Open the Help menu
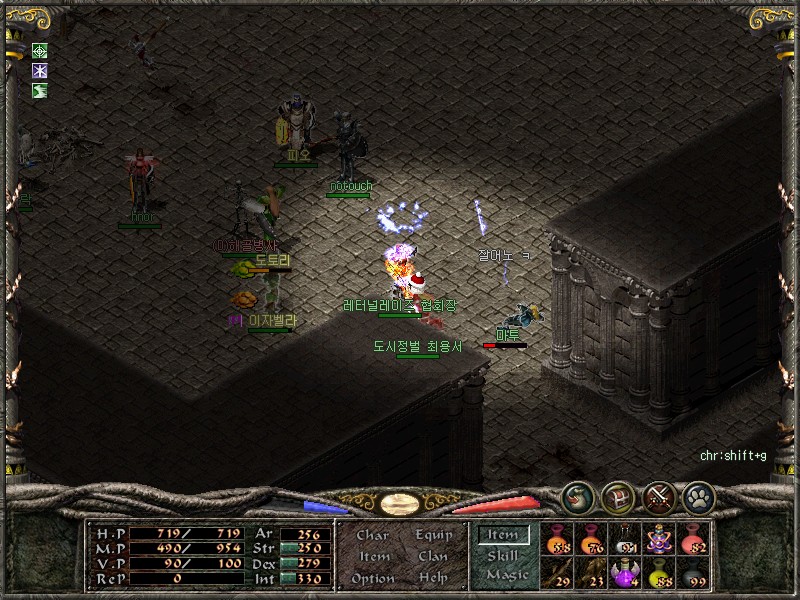Screen dimensions: 800x600 433,578
